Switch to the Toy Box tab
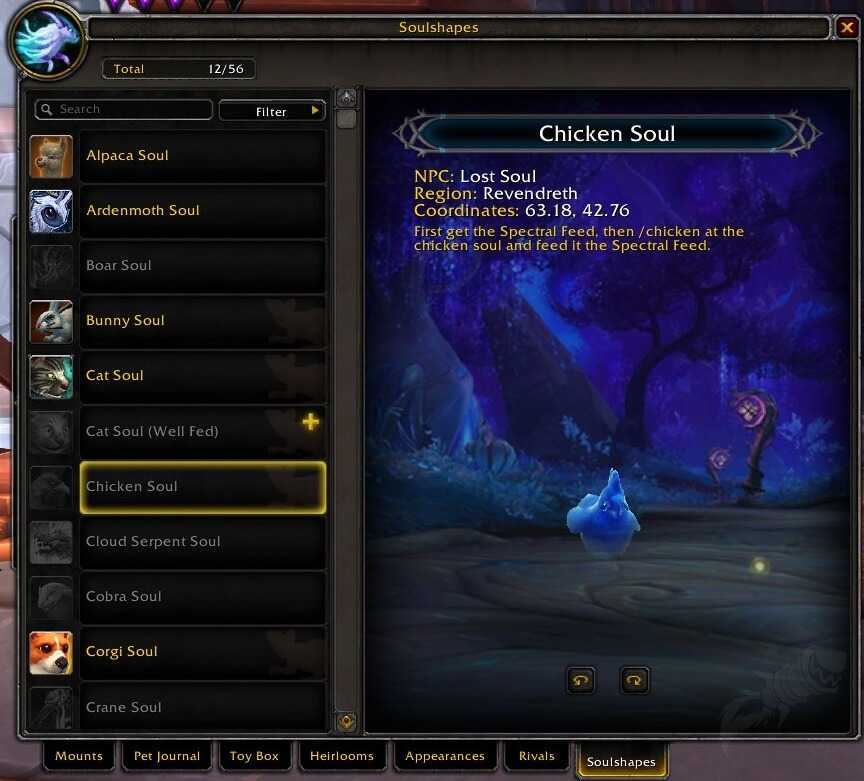Viewport: 864px width, 781px height. click(x=254, y=756)
